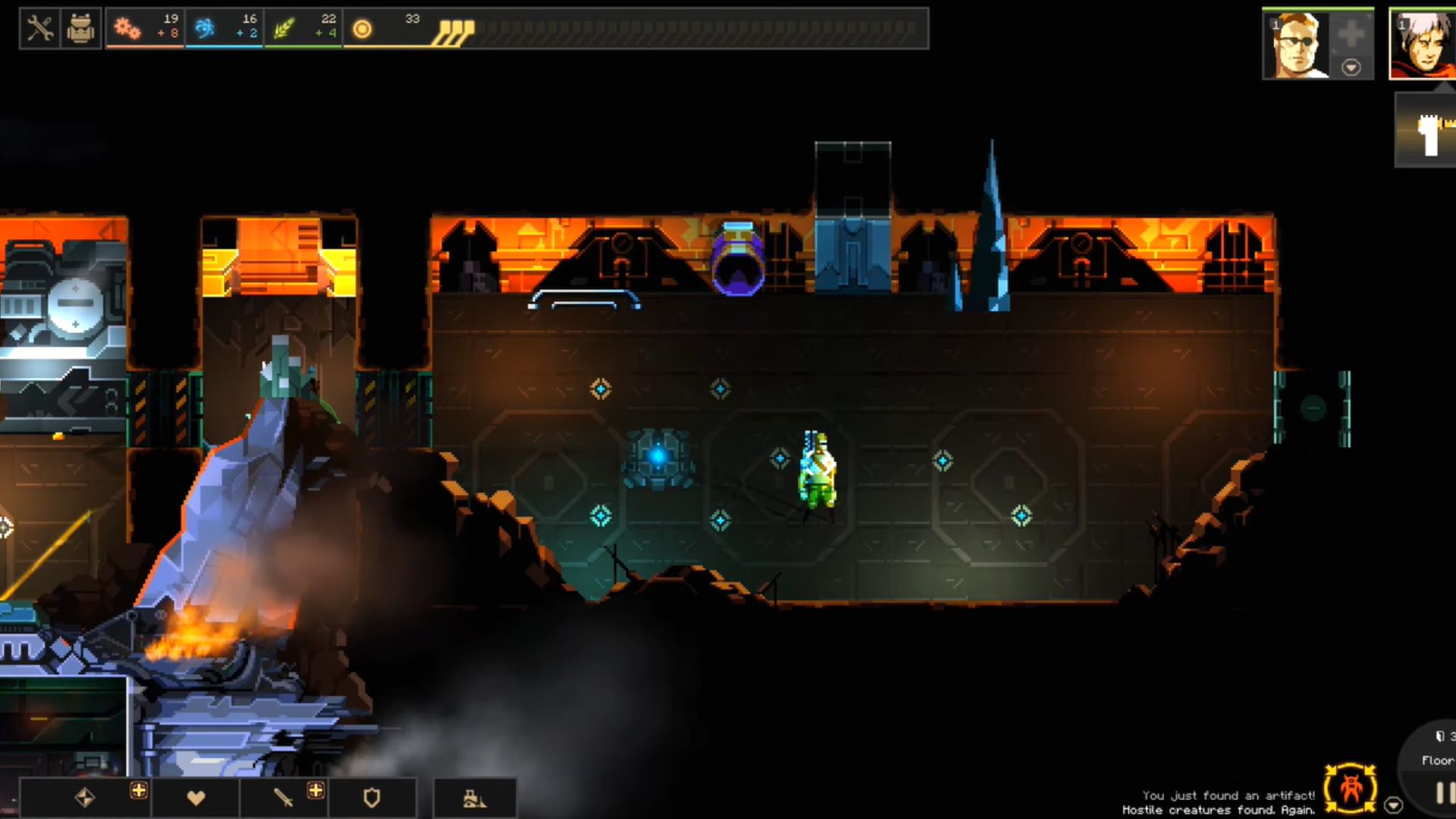Expand the event log dropdown arrow
The image size is (1456, 819).
click(1393, 805)
